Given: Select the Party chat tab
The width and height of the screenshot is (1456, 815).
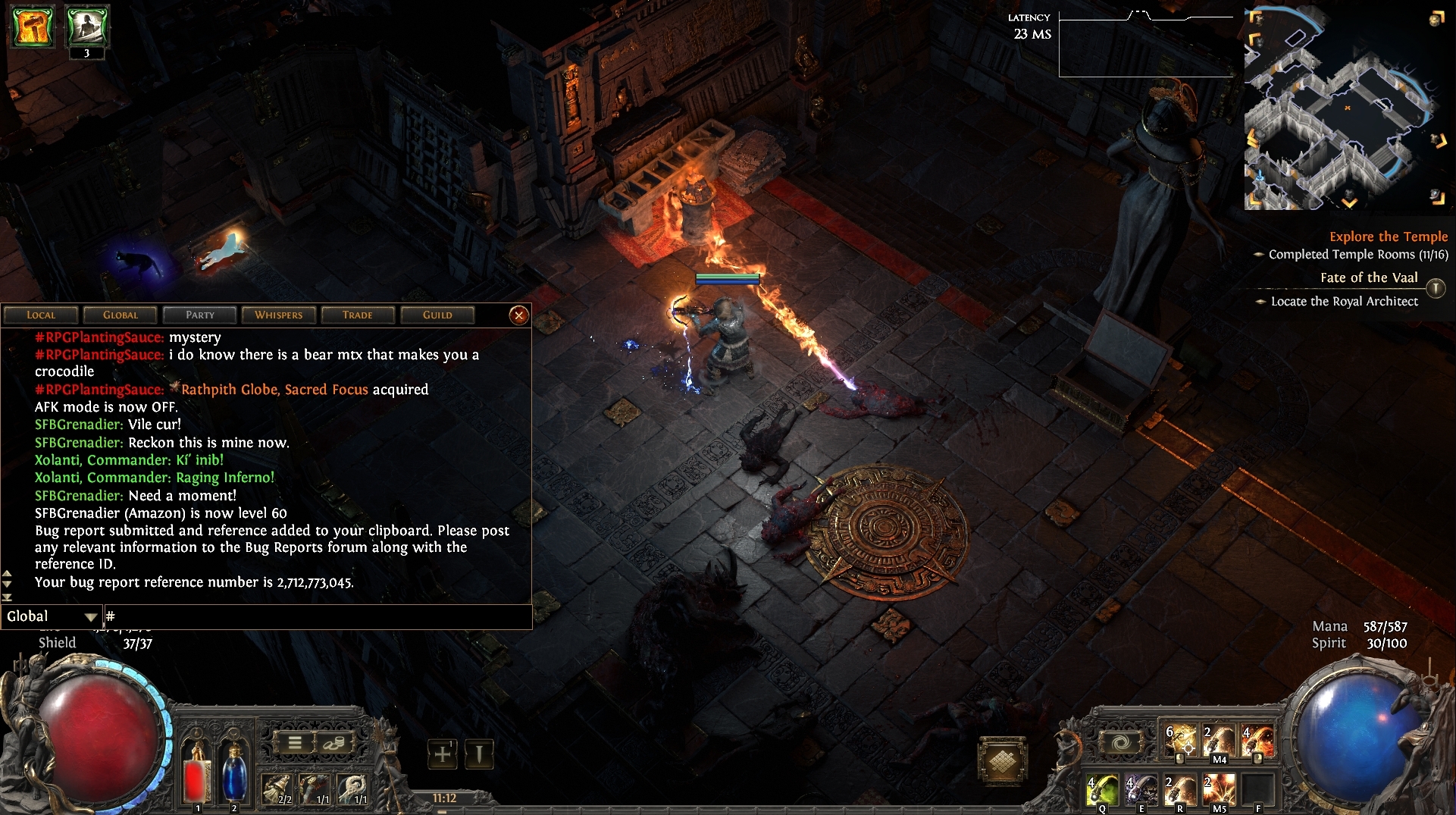Looking at the screenshot, I should [x=200, y=315].
